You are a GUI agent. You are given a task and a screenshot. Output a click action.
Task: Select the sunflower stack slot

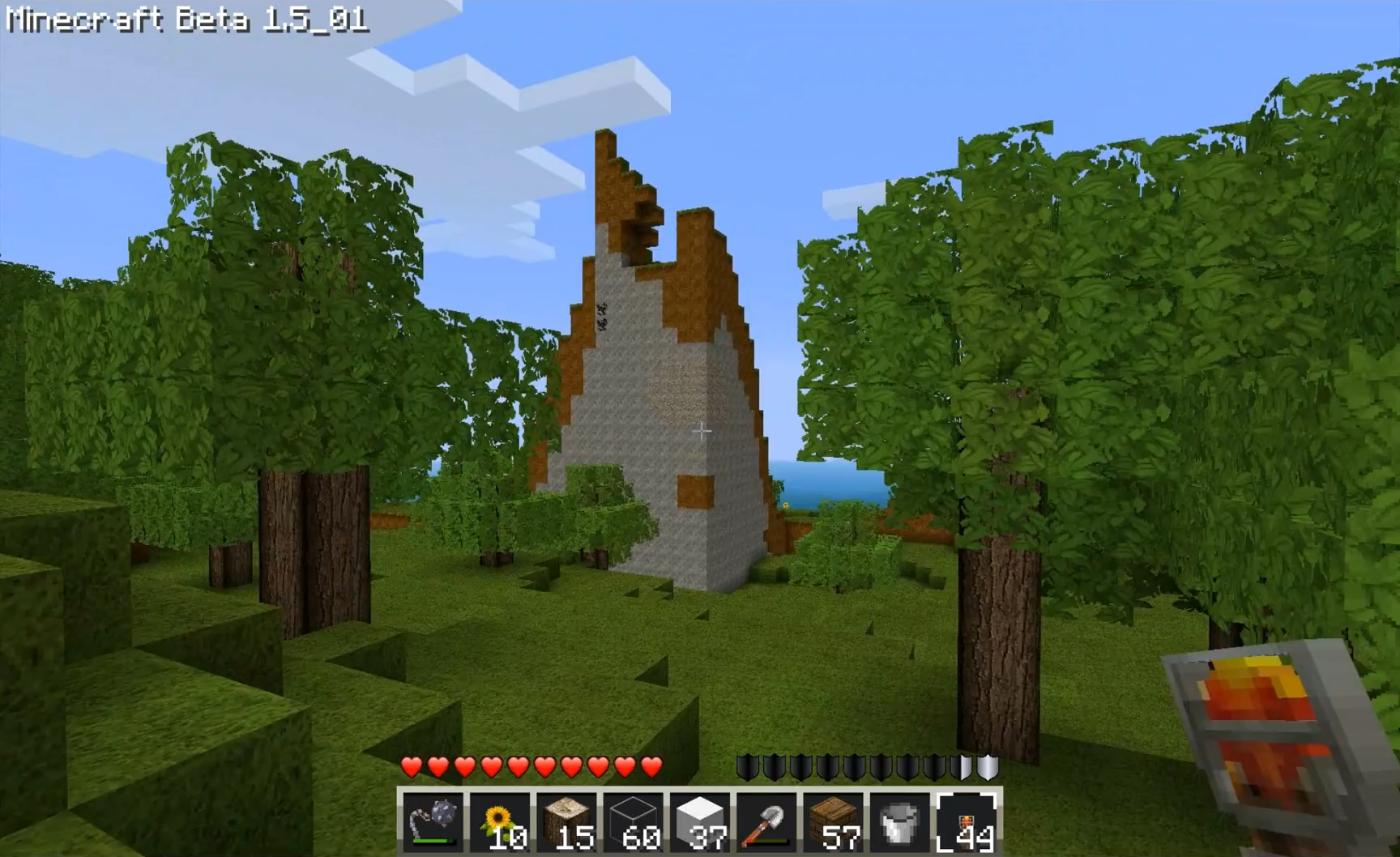(499, 821)
